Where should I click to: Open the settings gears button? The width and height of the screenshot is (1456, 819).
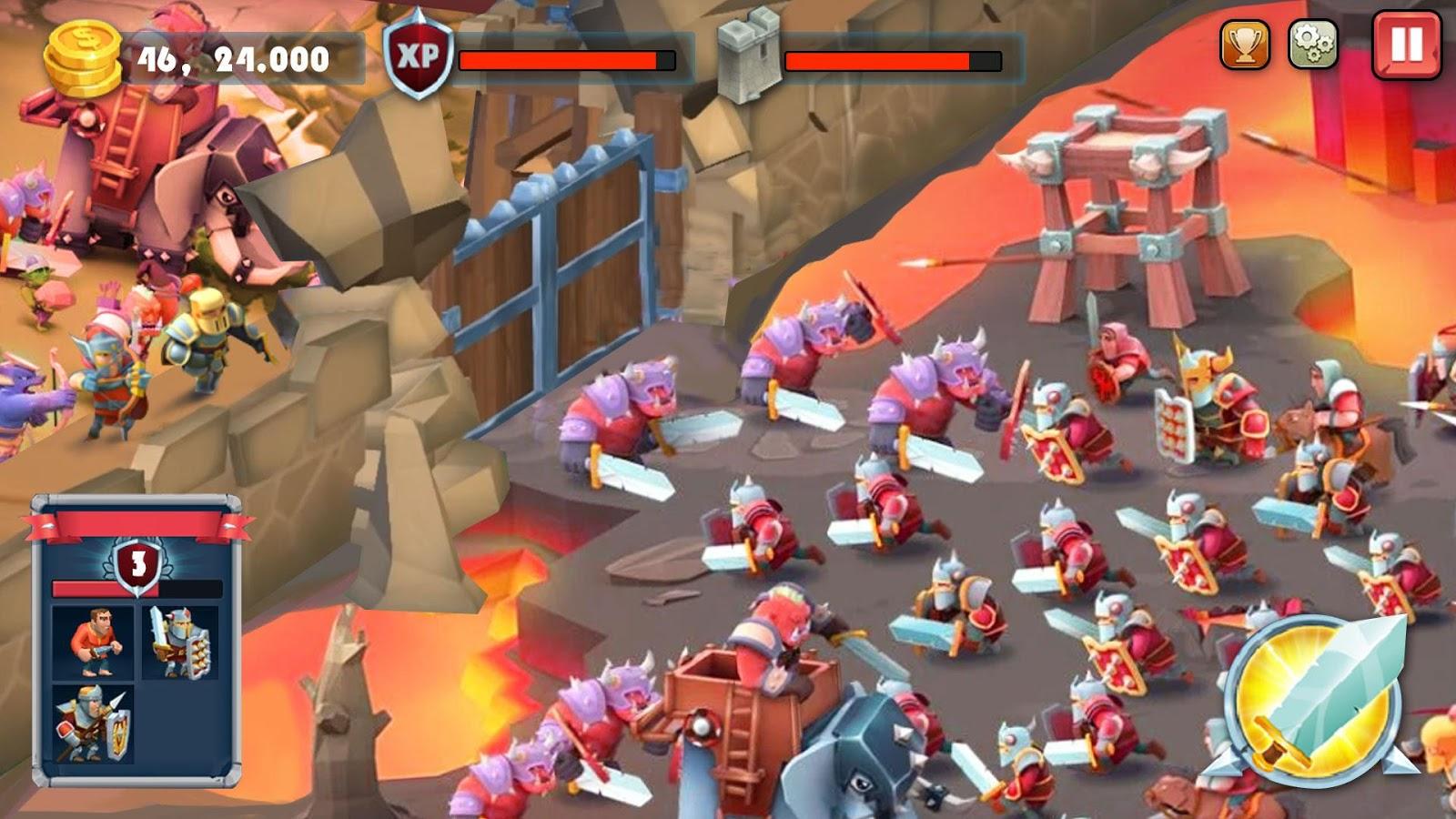point(1313,44)
